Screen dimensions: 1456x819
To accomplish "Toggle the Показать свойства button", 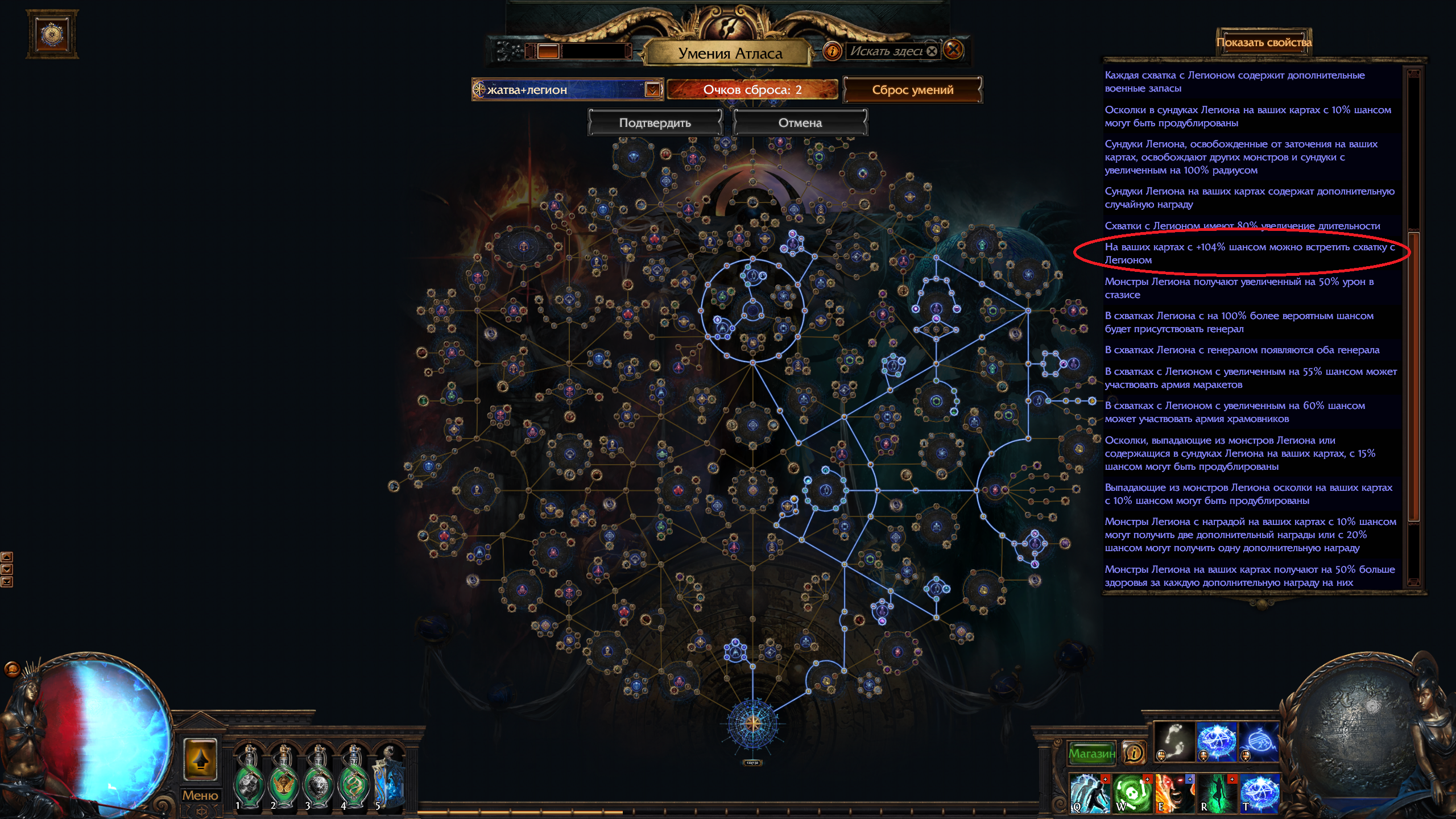I will coord(1264,43).
